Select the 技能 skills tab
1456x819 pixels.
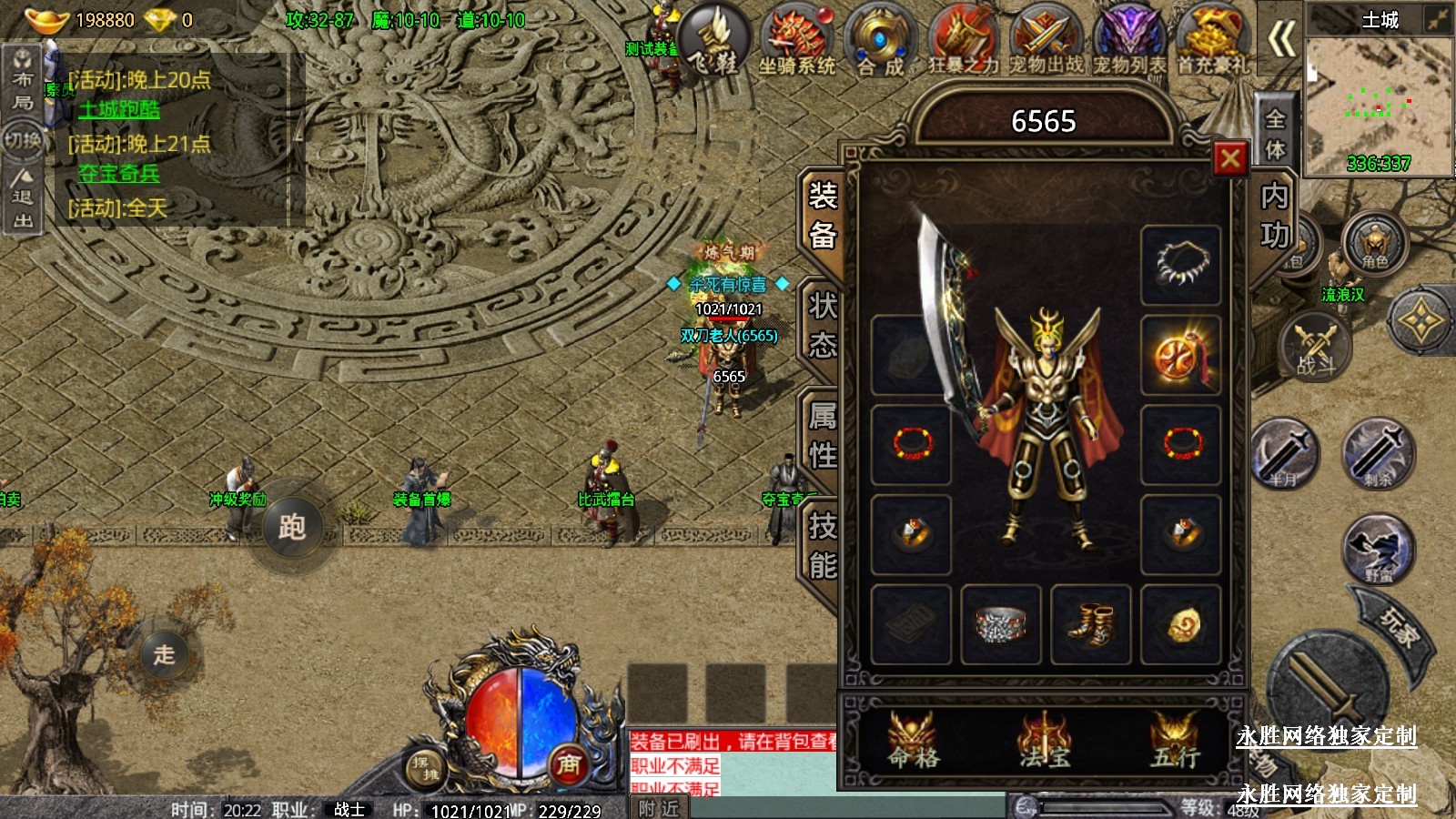(822, 545)
